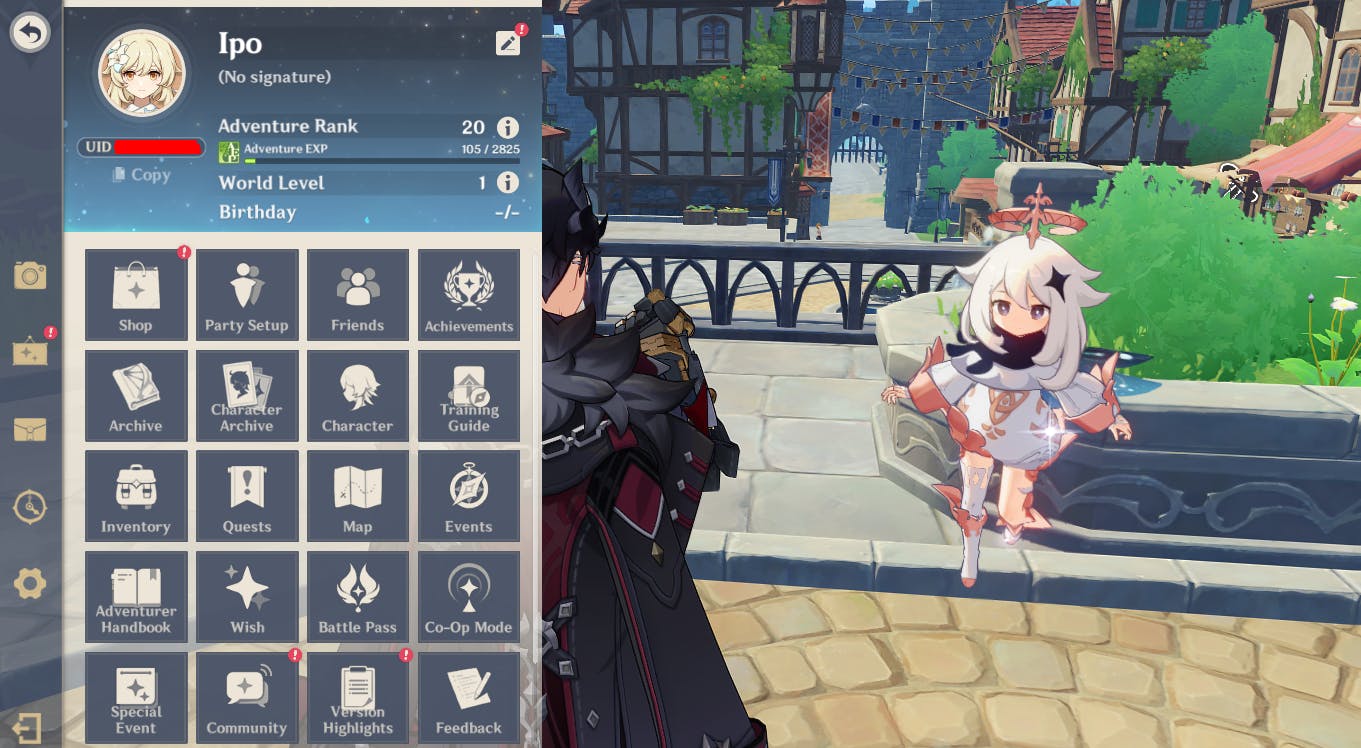View Achievements
1361x748 pixels.
[468, 295]
